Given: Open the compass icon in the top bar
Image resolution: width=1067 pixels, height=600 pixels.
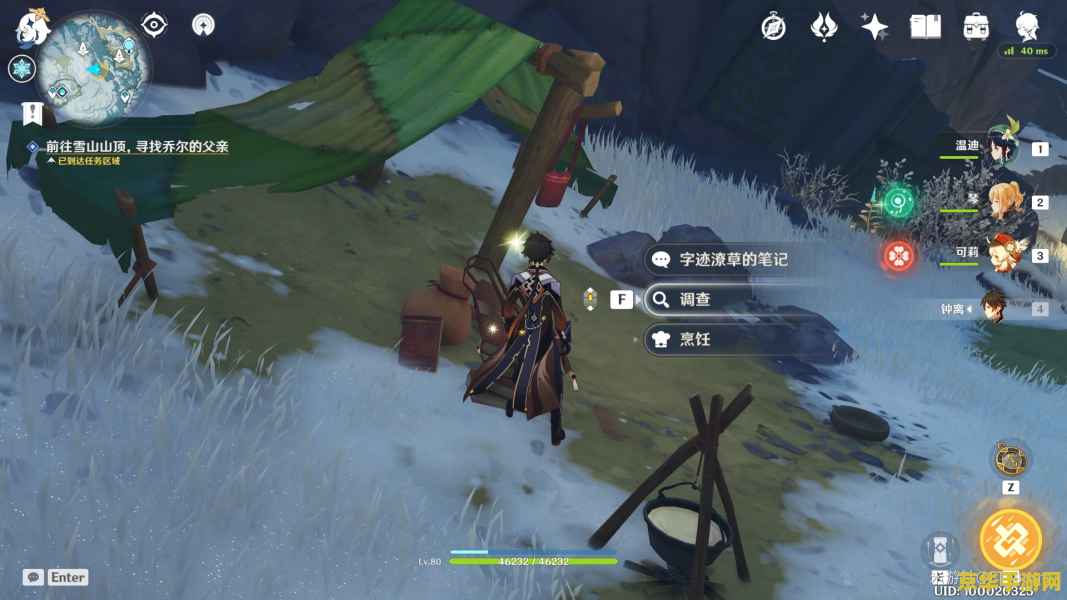Looking at the screenshot, I should 773,27.
